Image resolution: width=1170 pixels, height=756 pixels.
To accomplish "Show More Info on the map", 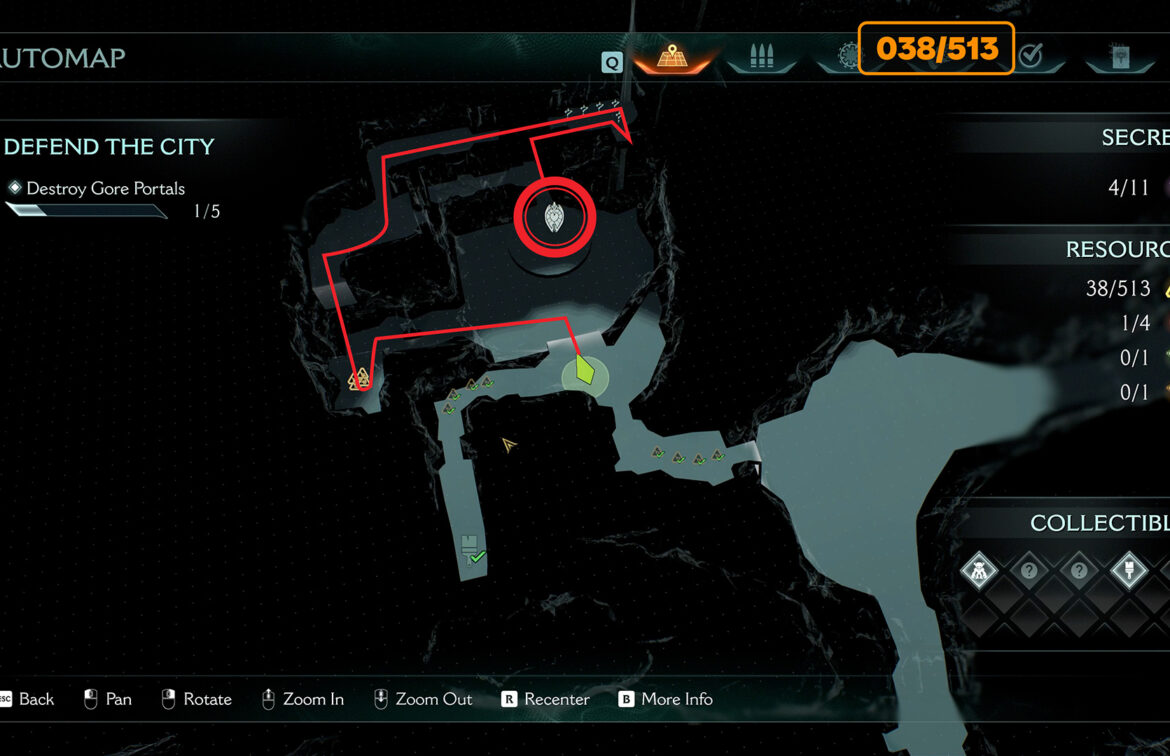I will (x=665, y=699).
